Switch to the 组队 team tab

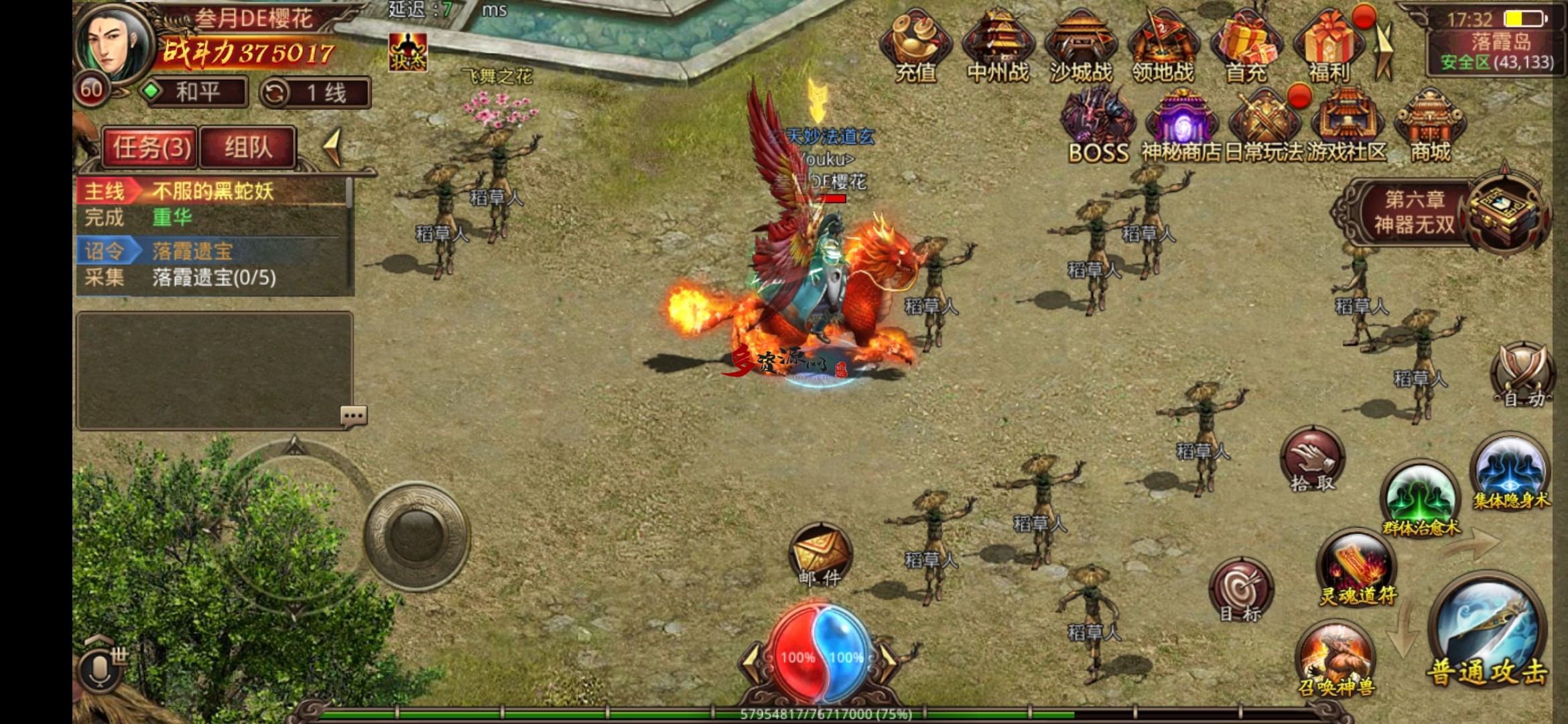coord(248,147)
